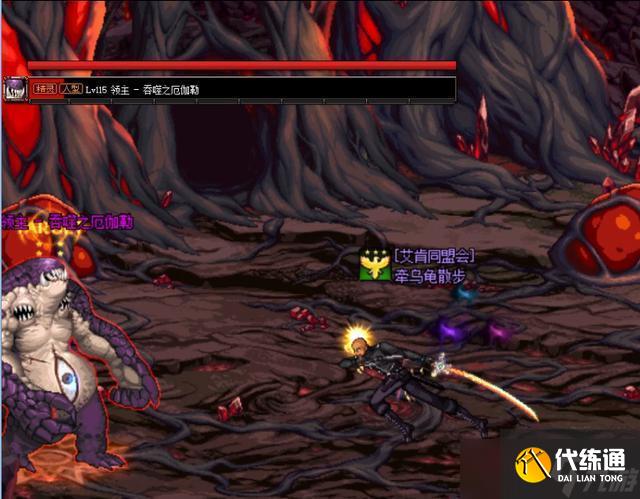
Task: Click the 代练通 watermark logo
Action: click(572, 467)
